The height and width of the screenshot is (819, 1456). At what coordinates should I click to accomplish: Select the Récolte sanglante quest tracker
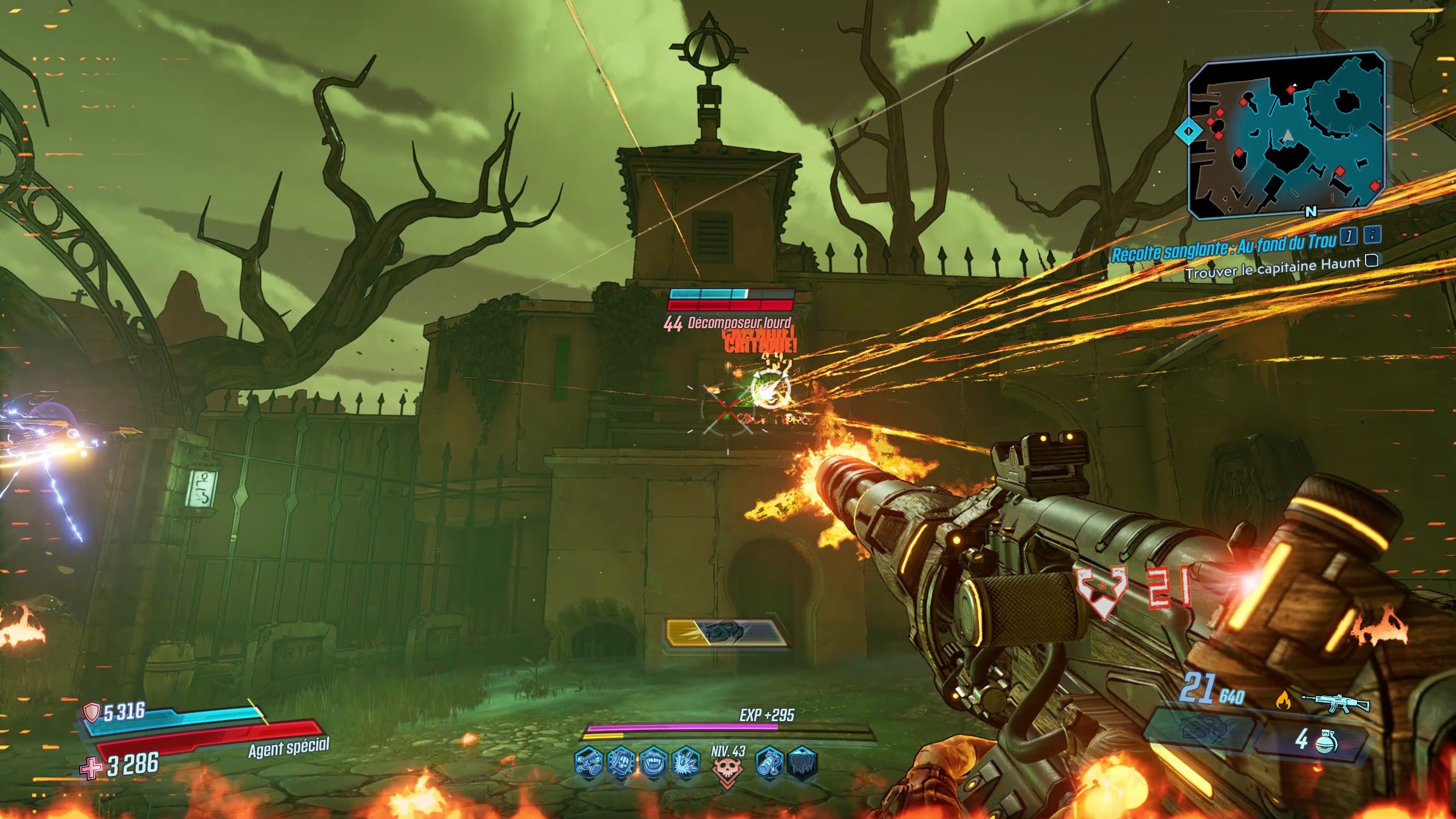pos(1223,247)
